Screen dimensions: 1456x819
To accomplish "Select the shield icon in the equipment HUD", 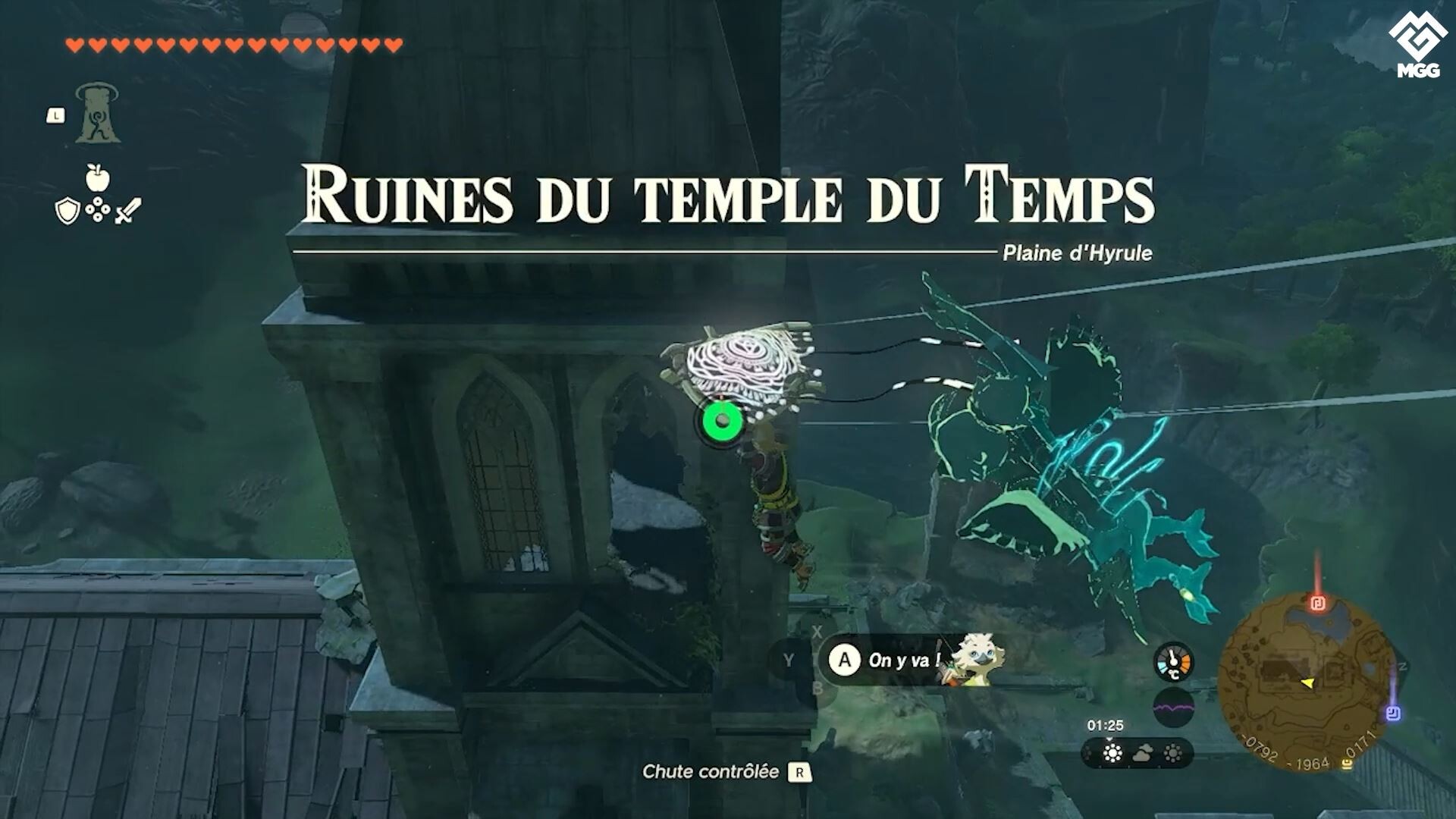I will 67,210.
